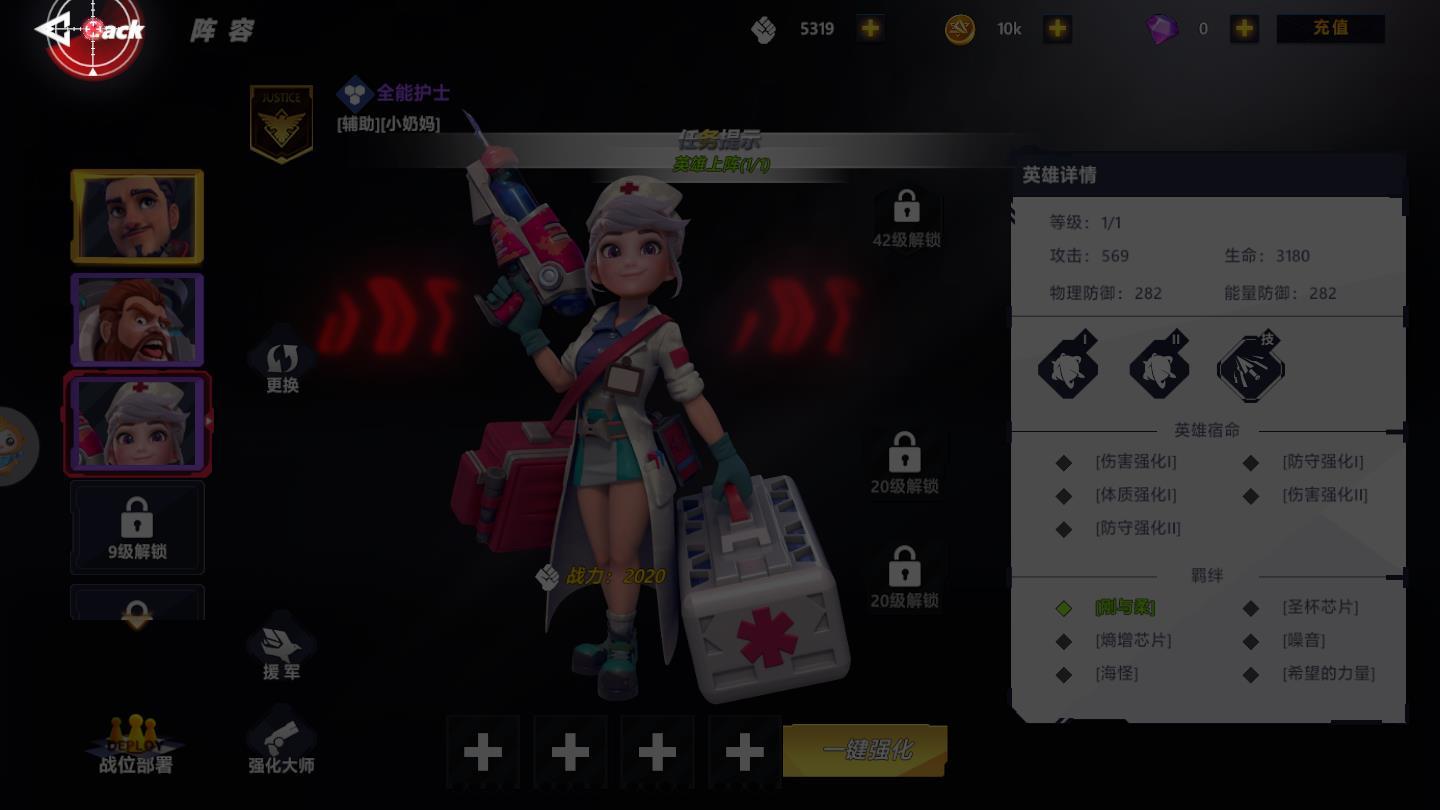Open the highlighted [刚与柔] bond entry
The width and height of the screenshot is (1440, 810).
point(1124,608)
